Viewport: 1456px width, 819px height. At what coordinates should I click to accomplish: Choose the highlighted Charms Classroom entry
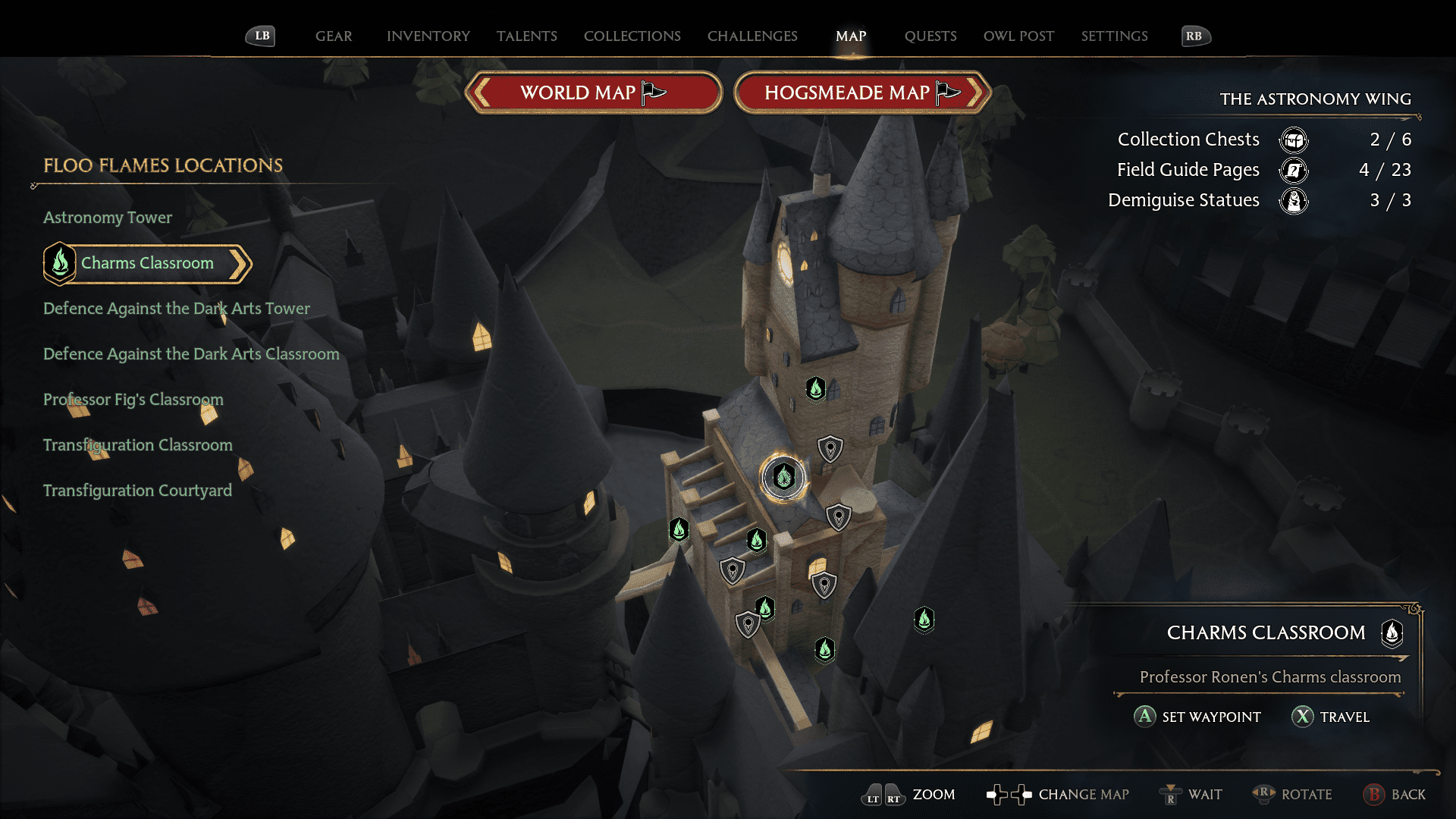point(147,263)
